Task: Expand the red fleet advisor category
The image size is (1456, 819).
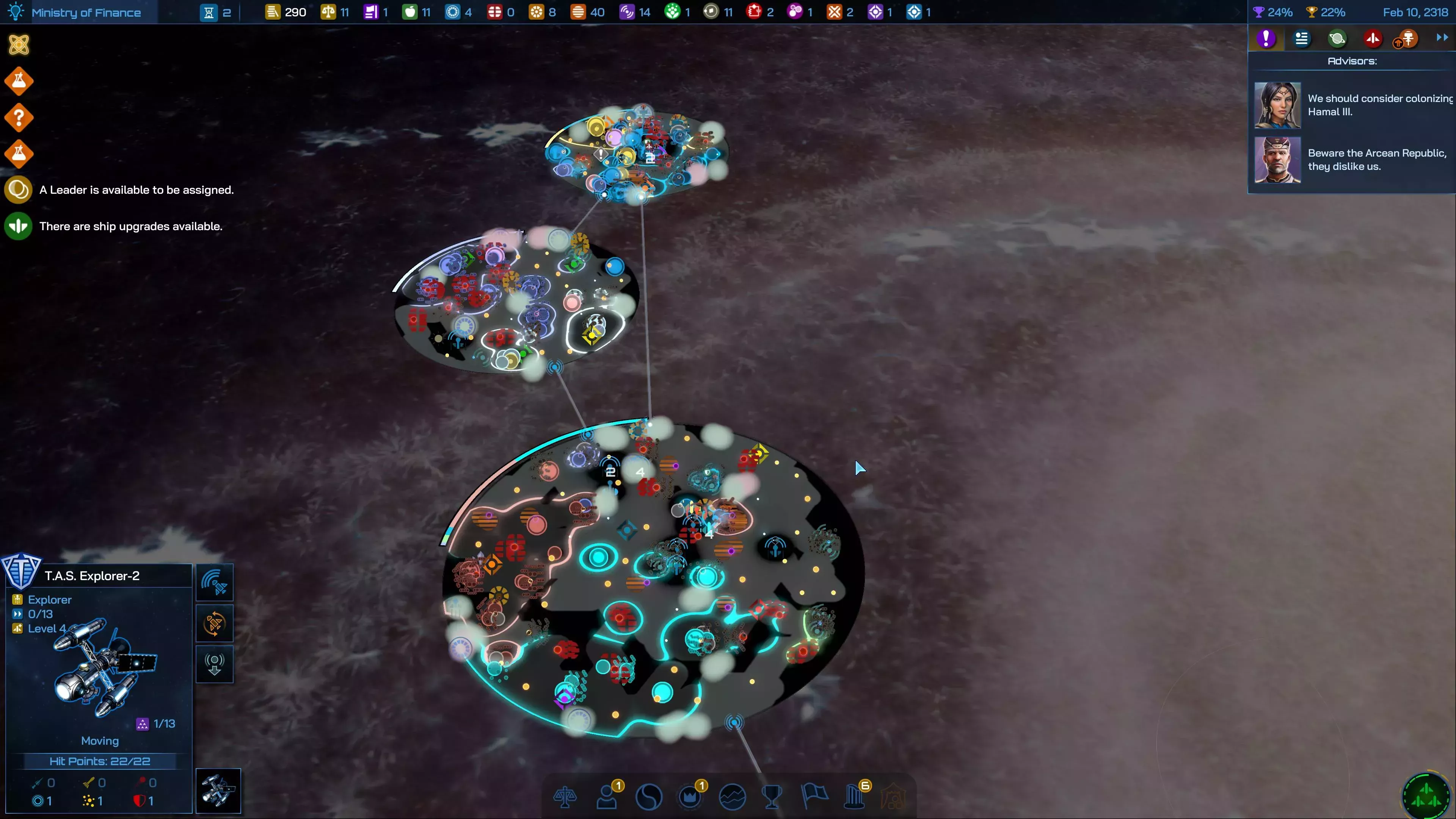Action: pyautogui.click(x=1372, y=38)
